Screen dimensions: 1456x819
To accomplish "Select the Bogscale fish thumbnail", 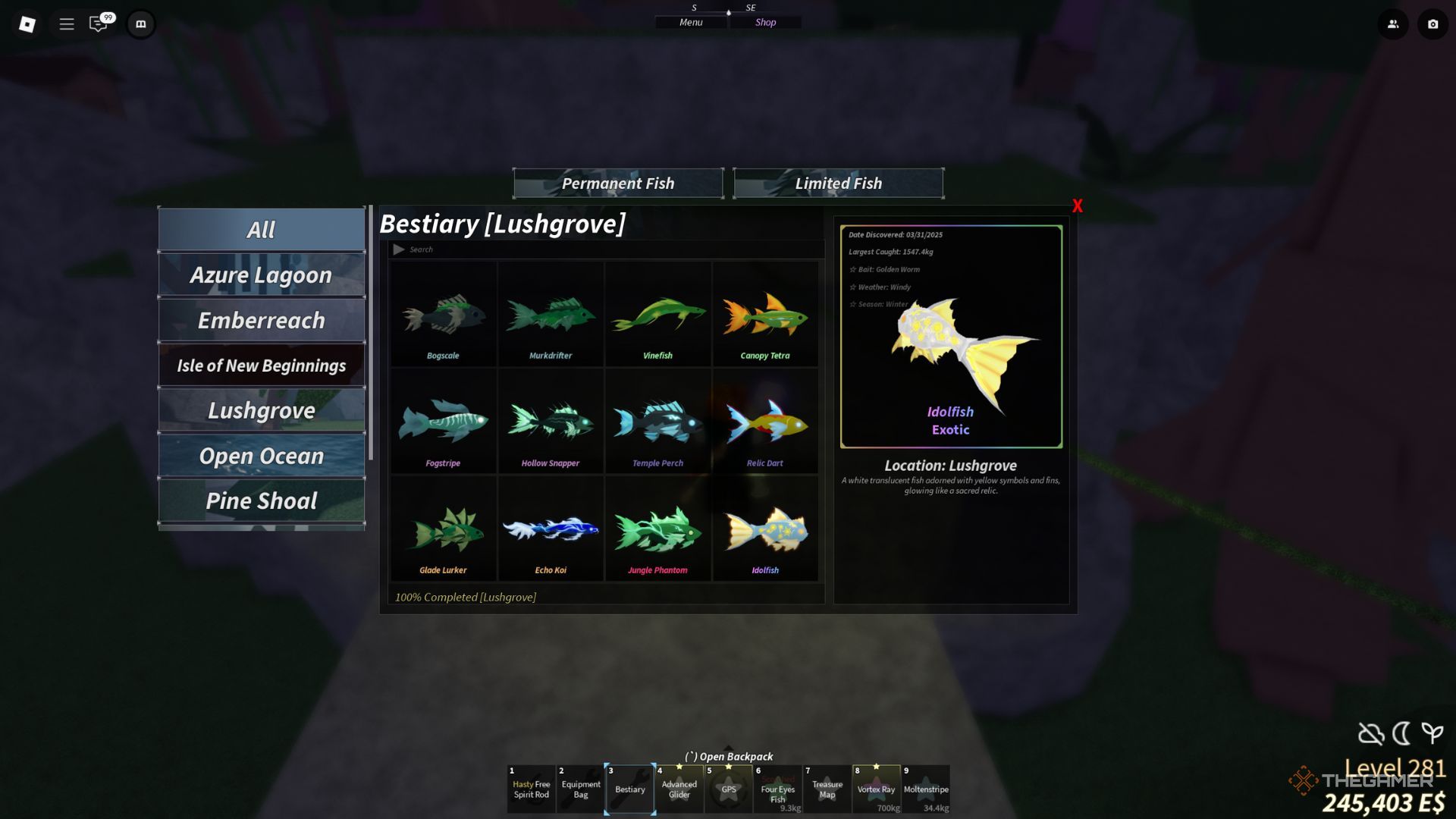I will click(x=443, y=315).
